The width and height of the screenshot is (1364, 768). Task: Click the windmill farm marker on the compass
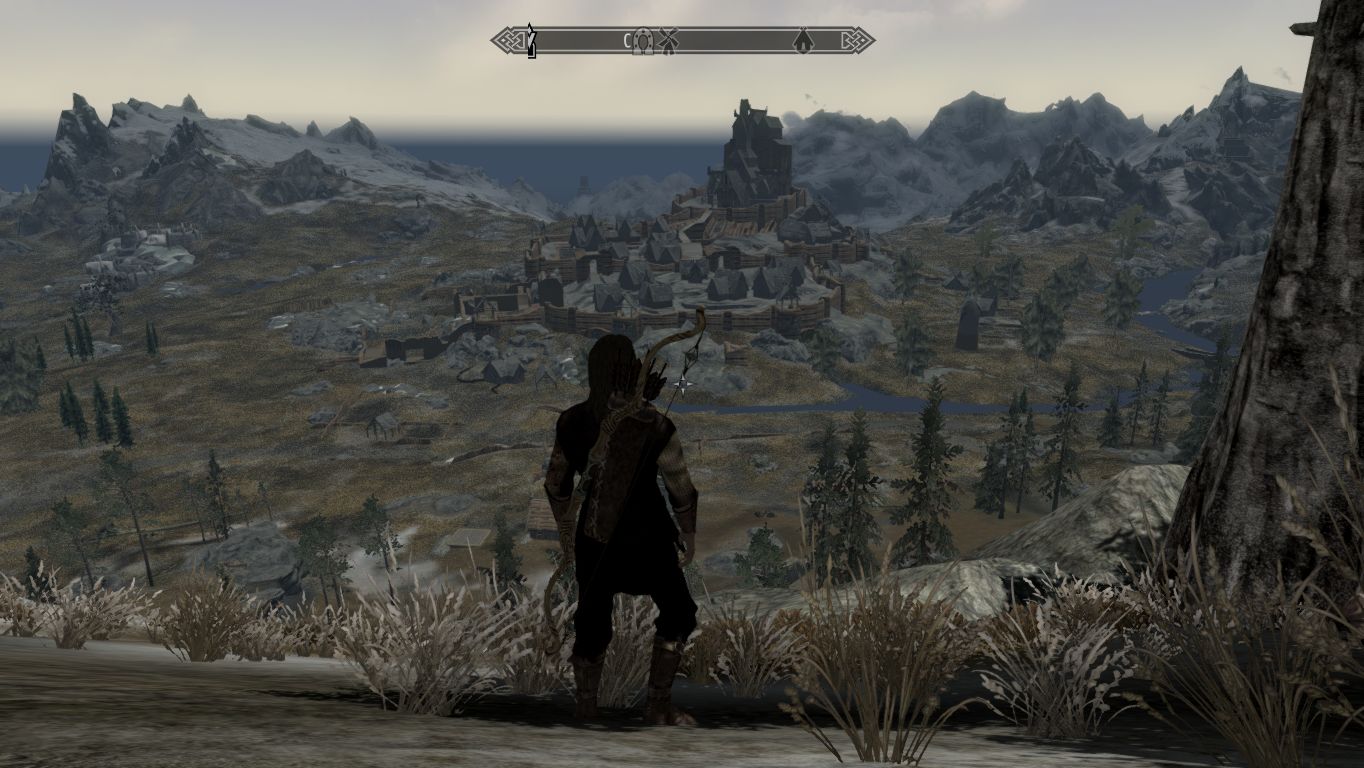669,41
